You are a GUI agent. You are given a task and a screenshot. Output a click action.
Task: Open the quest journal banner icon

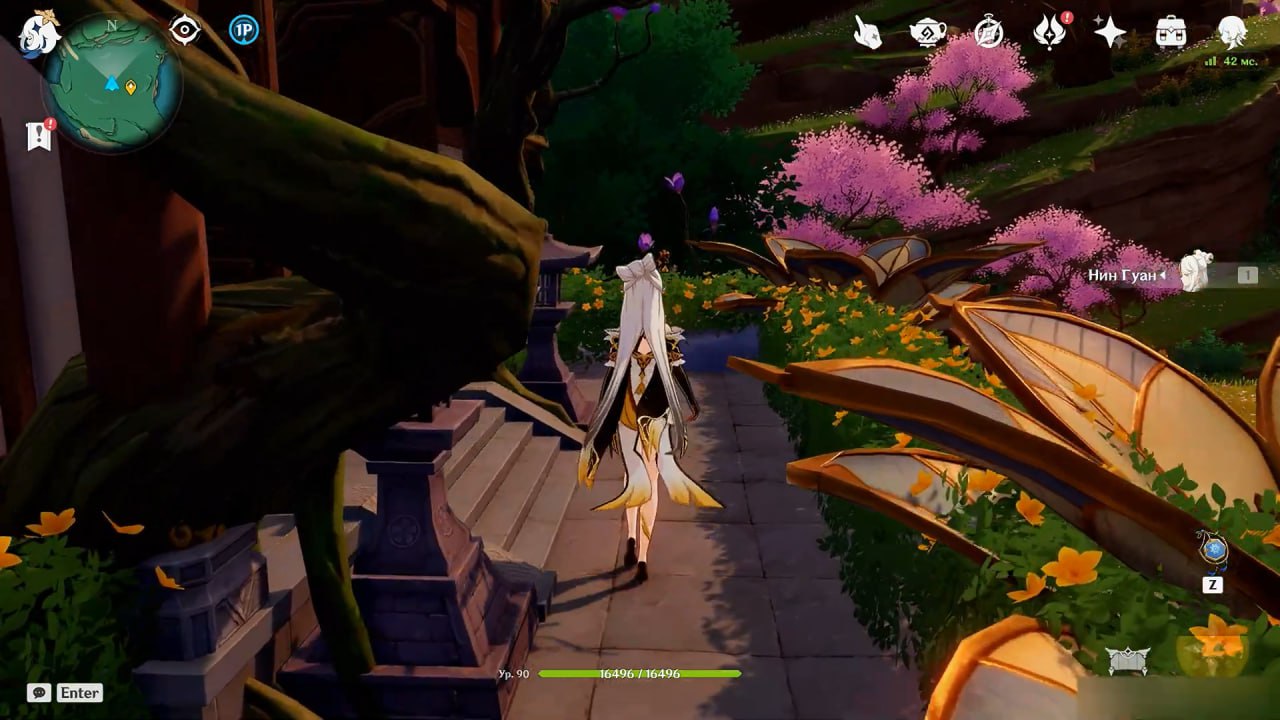[x=39, y=136]
